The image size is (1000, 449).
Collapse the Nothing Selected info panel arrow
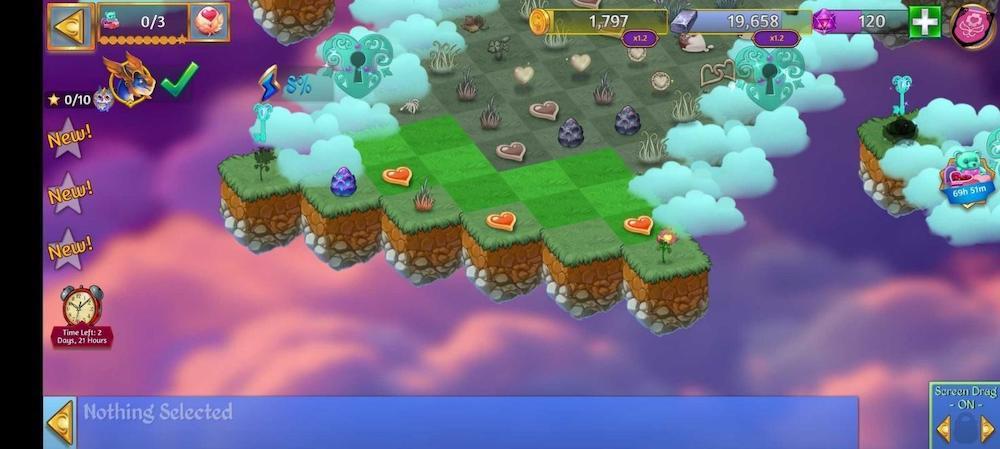[x=61, y=423]
